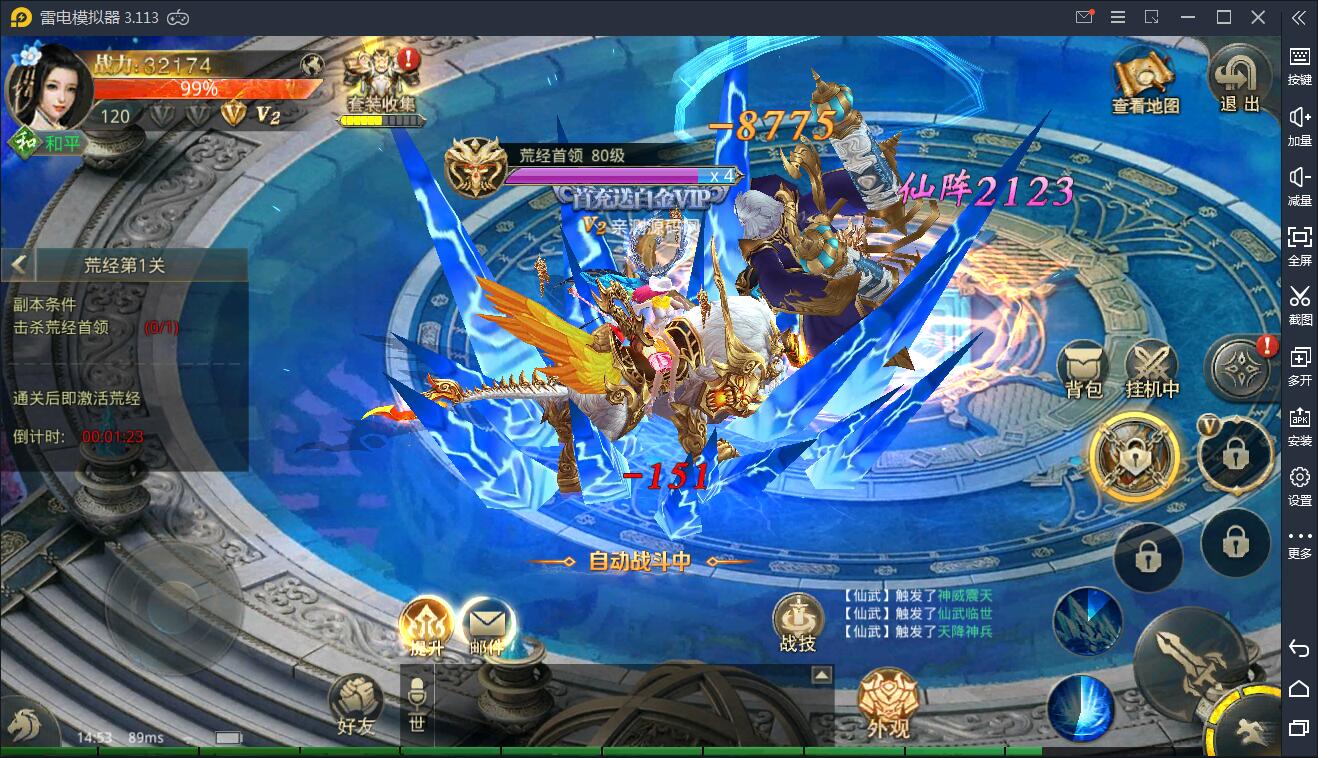1318x758 pixels.
Task: Expand the chat box with arrow
Action: 821,675
